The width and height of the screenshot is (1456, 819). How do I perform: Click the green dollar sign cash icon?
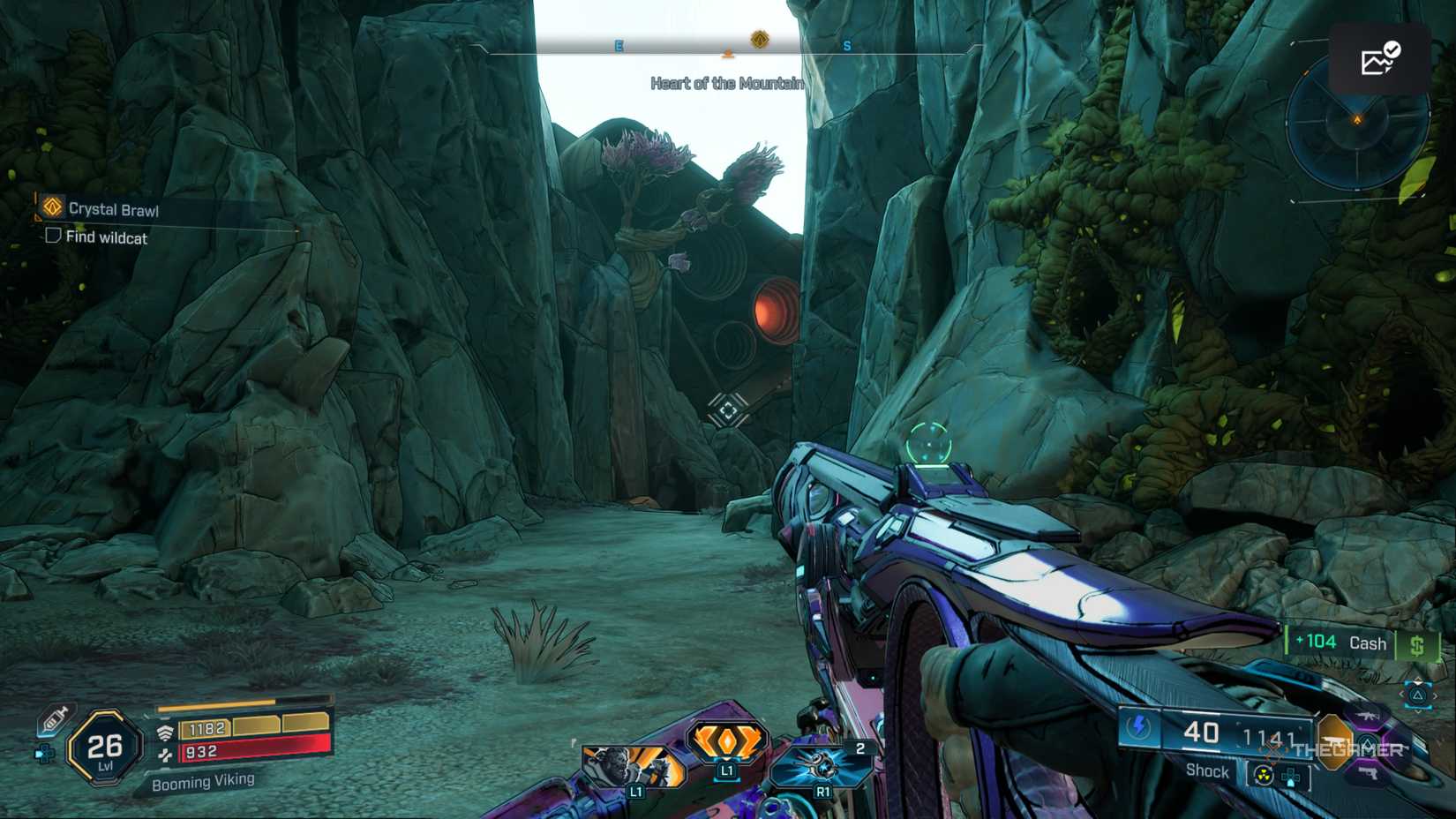pos(1419,645)
